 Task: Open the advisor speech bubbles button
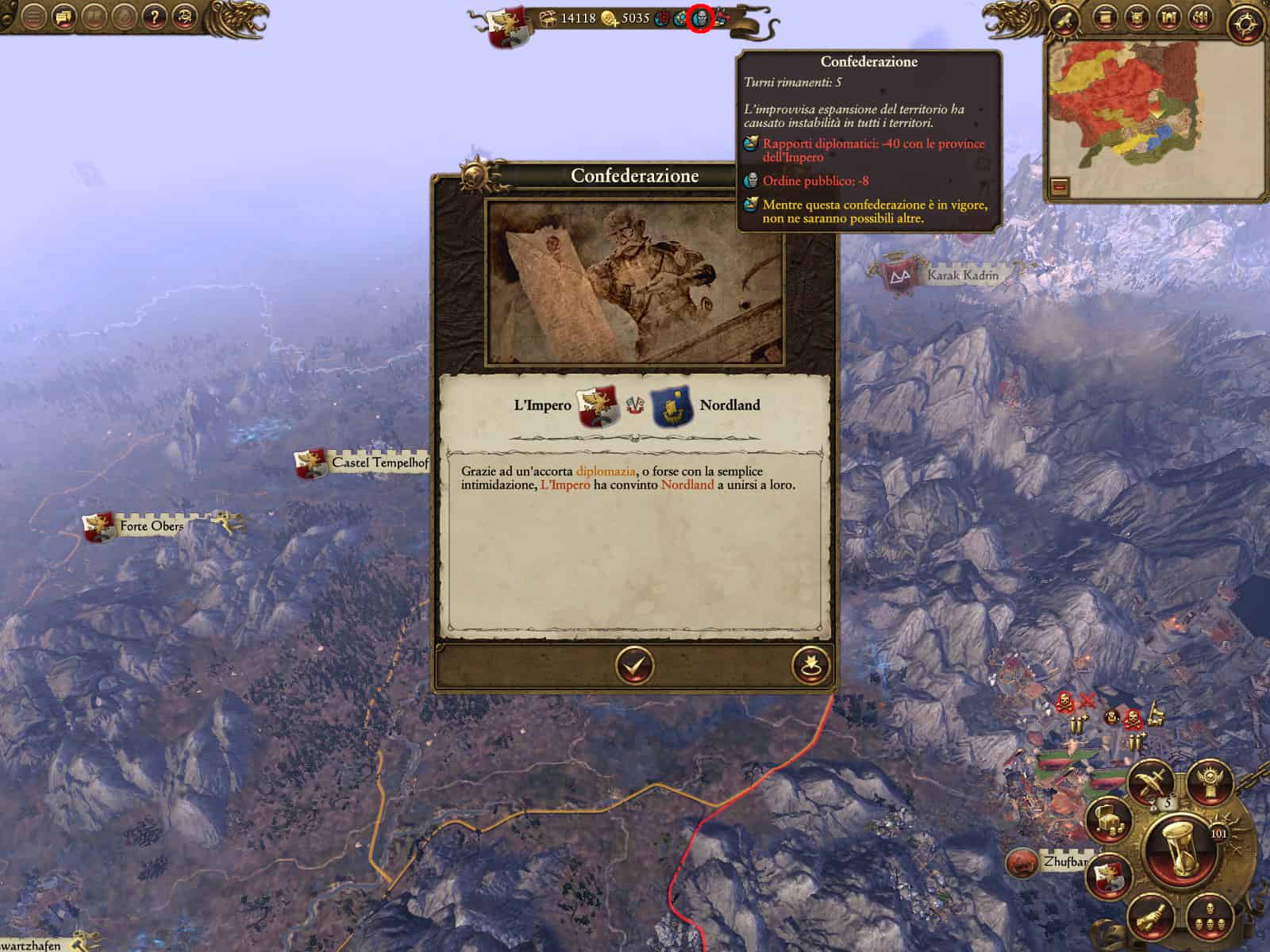pyautogui.click(x=64, y=17)
